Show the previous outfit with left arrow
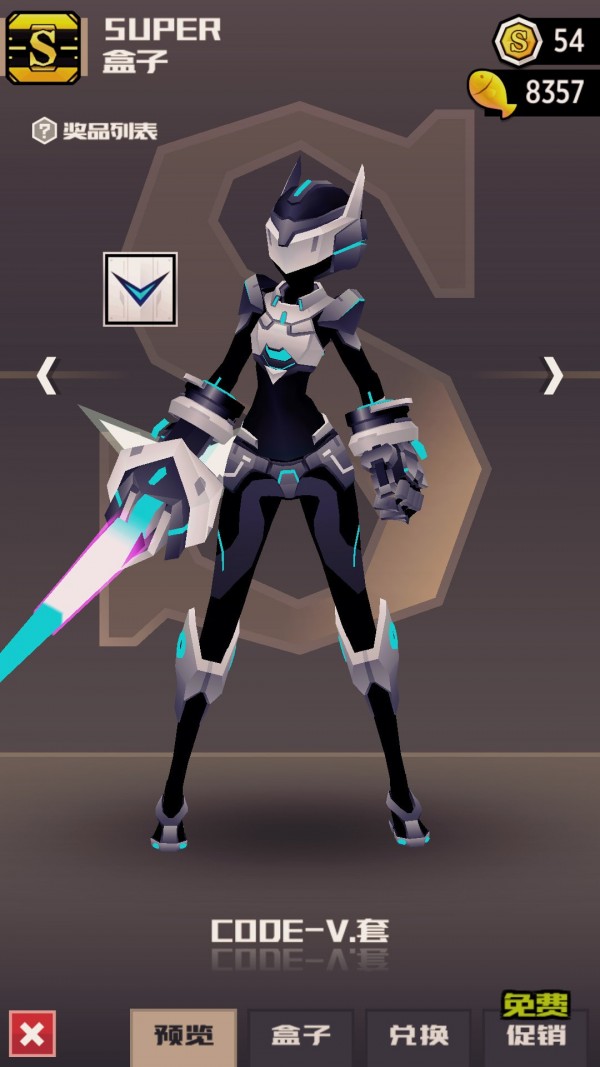This screenshot has height=1067, width=600. [46, 375]
